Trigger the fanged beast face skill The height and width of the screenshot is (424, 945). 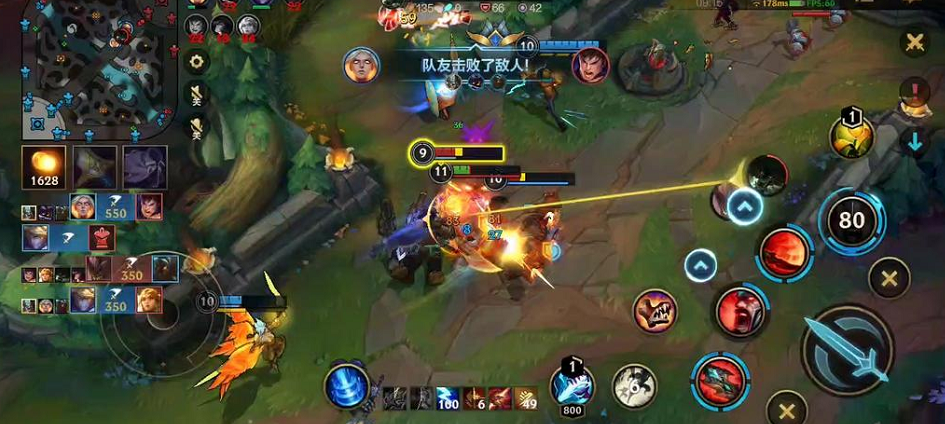[656, 311]
